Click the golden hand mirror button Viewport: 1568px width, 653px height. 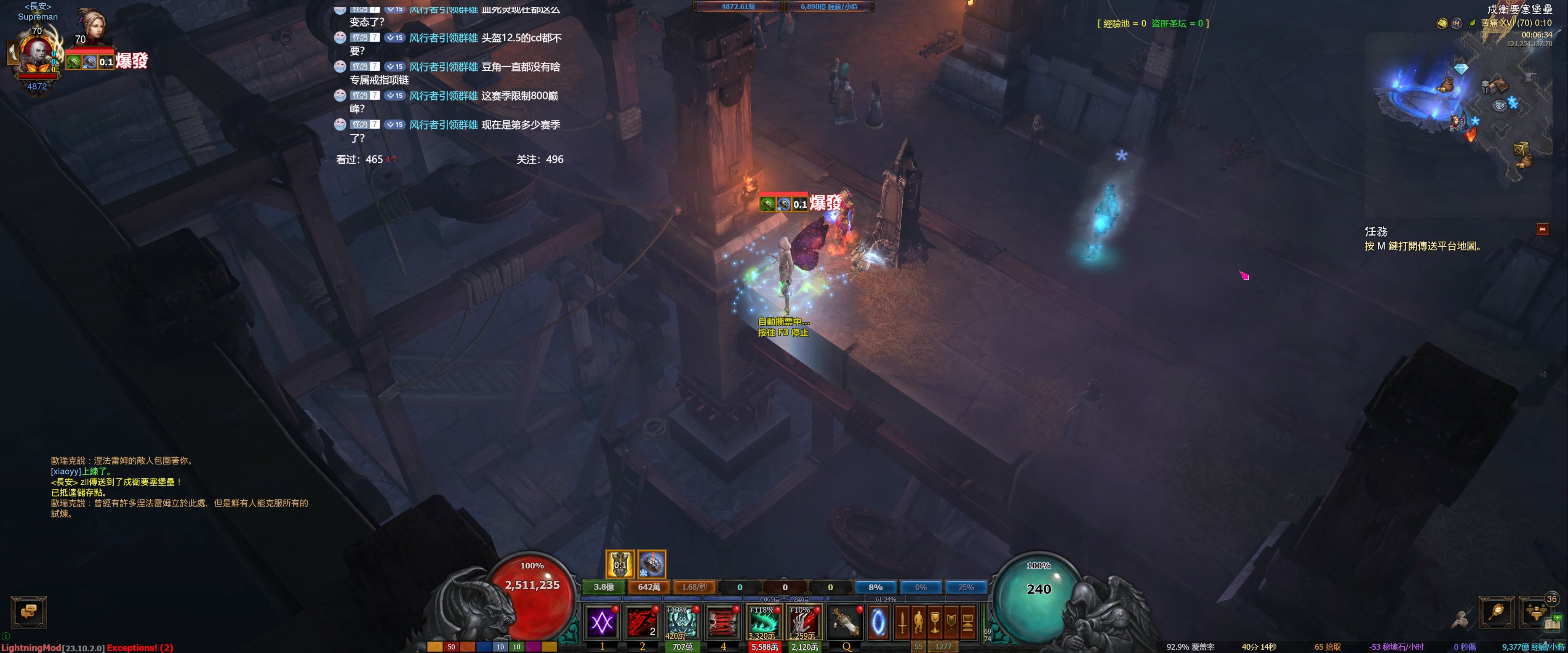(1496, 612)
